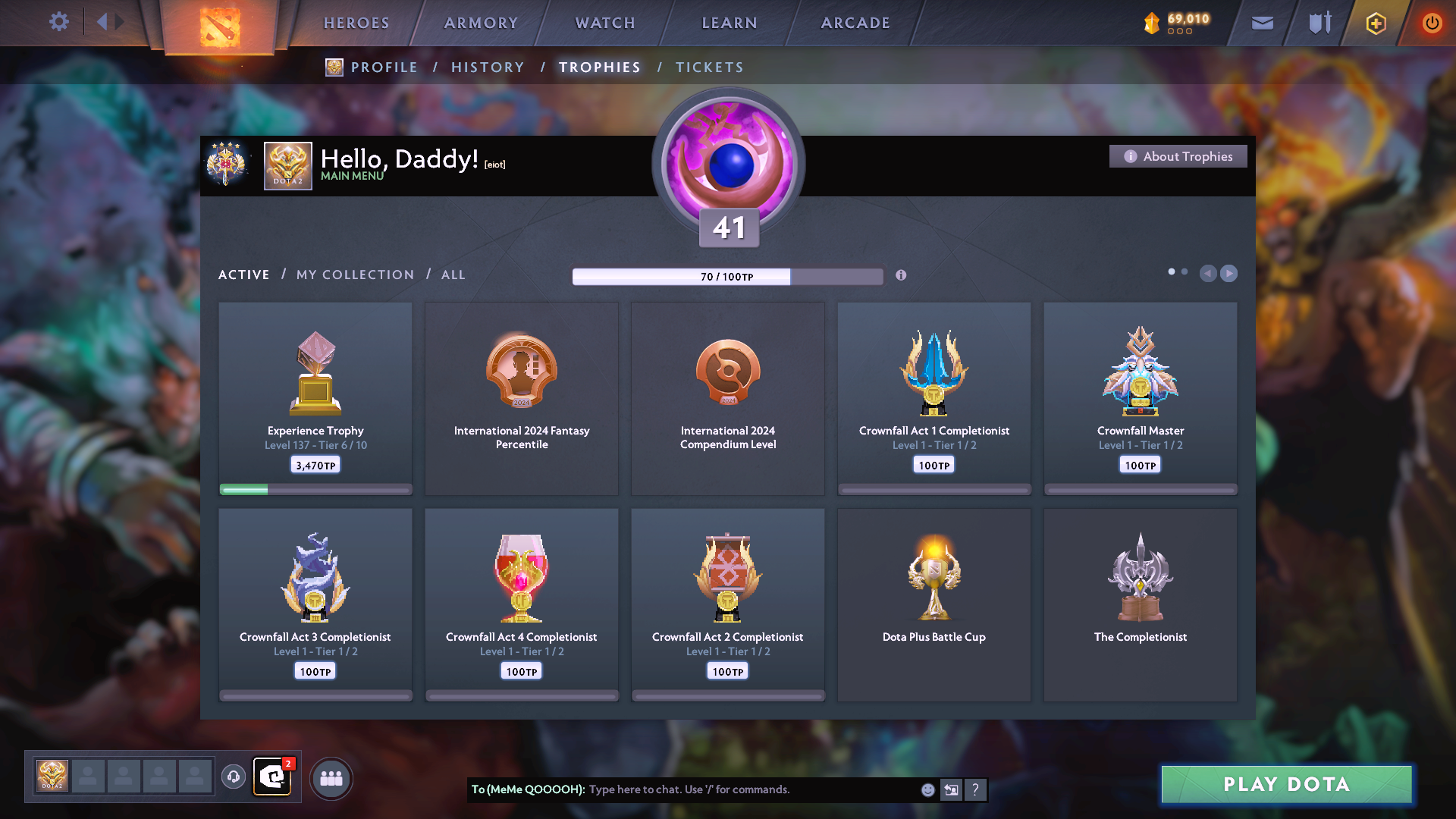1456x819 pixels.
Task: Open the mail envelope icon
Action: 1262,23
